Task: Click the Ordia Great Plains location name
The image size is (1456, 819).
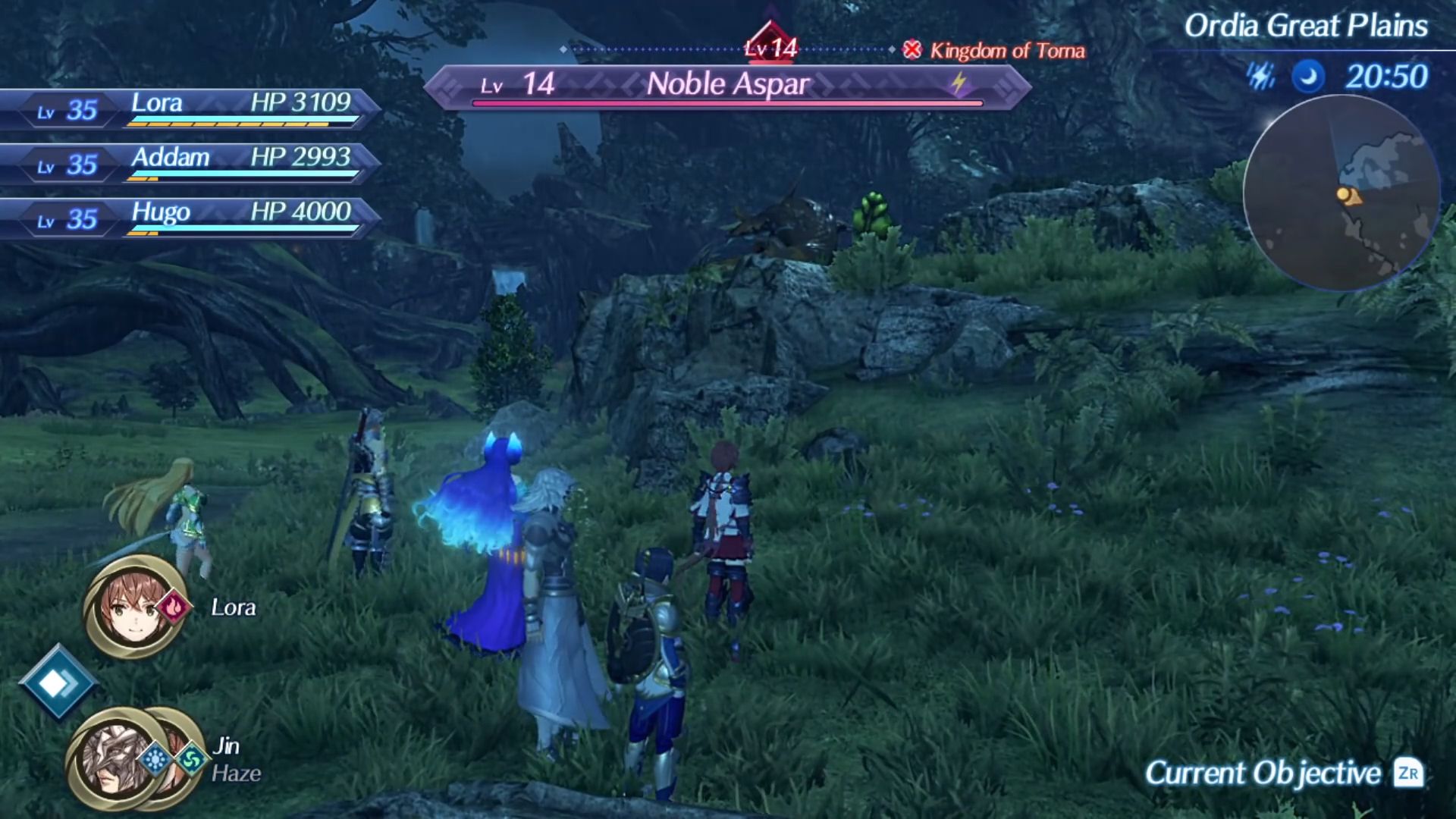Action: point(1306,27)
